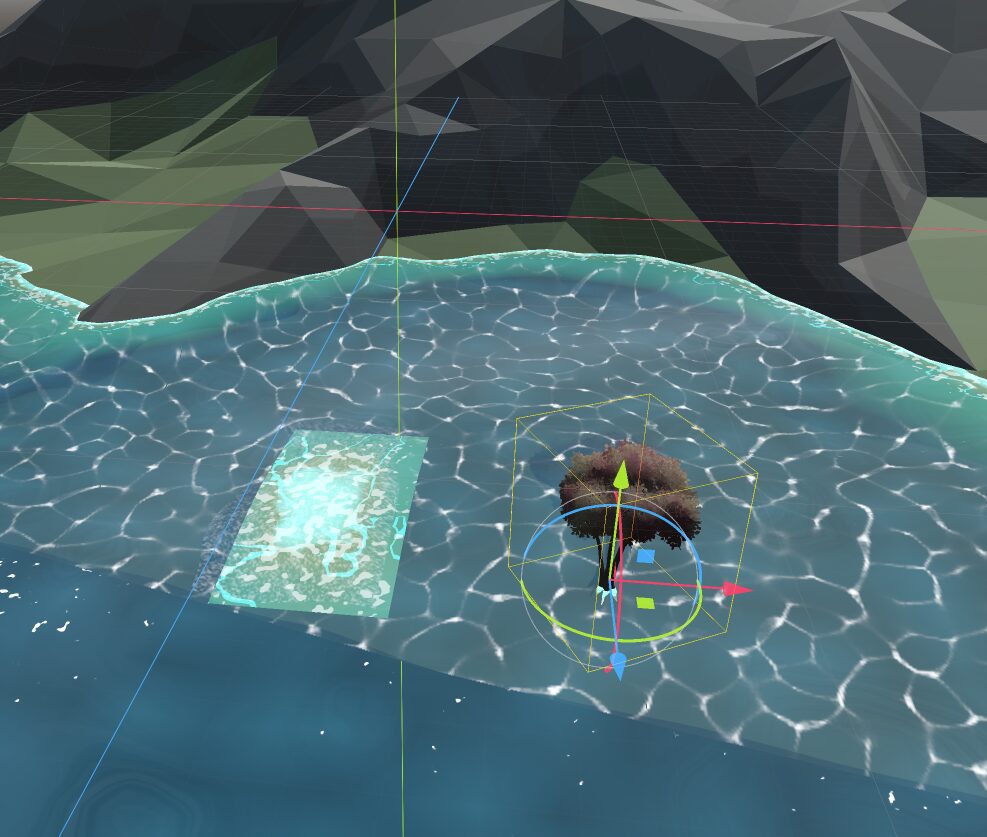Select the green Y-axis arrow handle

point(620,474)
